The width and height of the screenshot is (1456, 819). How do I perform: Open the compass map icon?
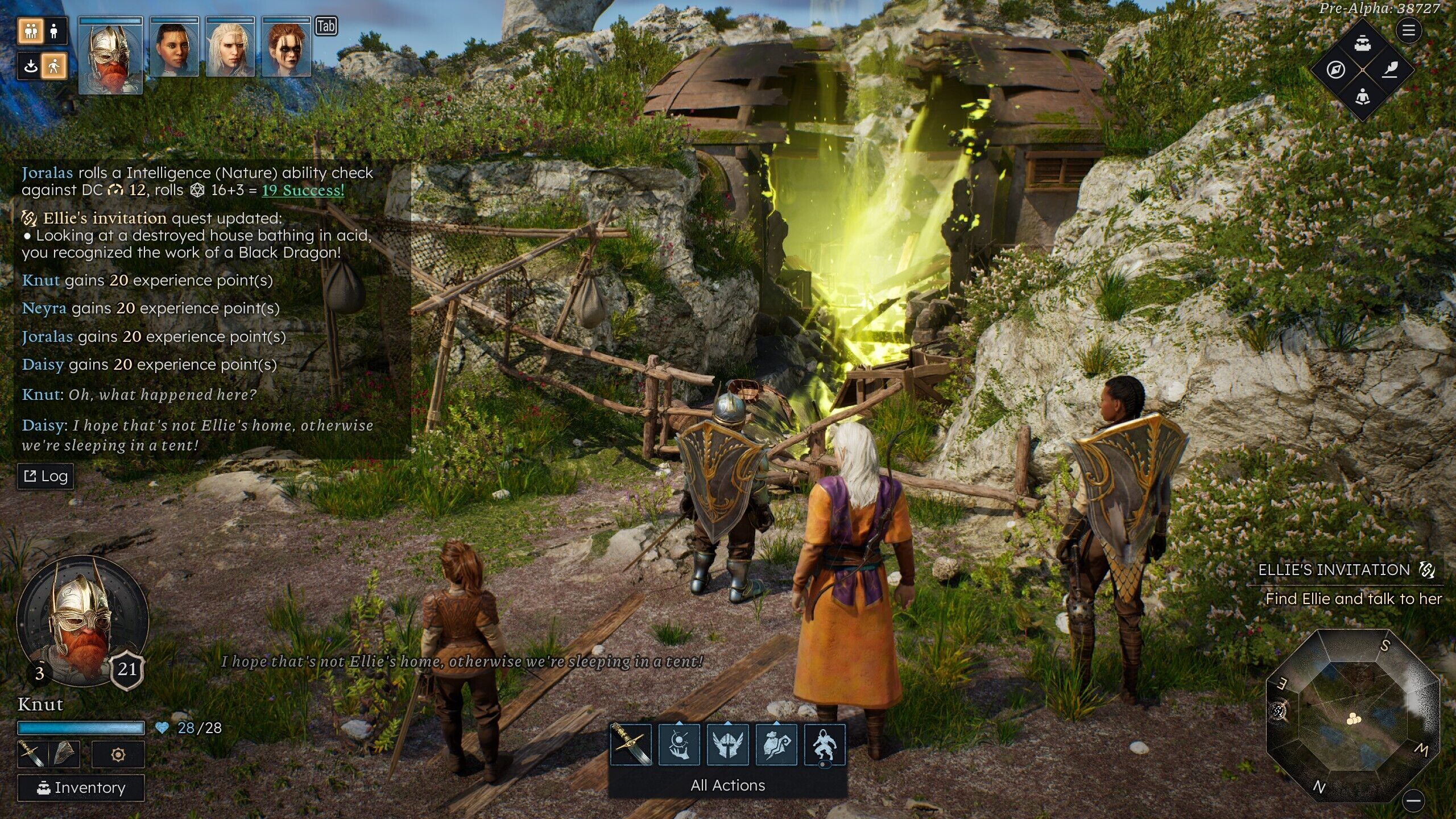pyautogui.click(x=1336, y=70)
